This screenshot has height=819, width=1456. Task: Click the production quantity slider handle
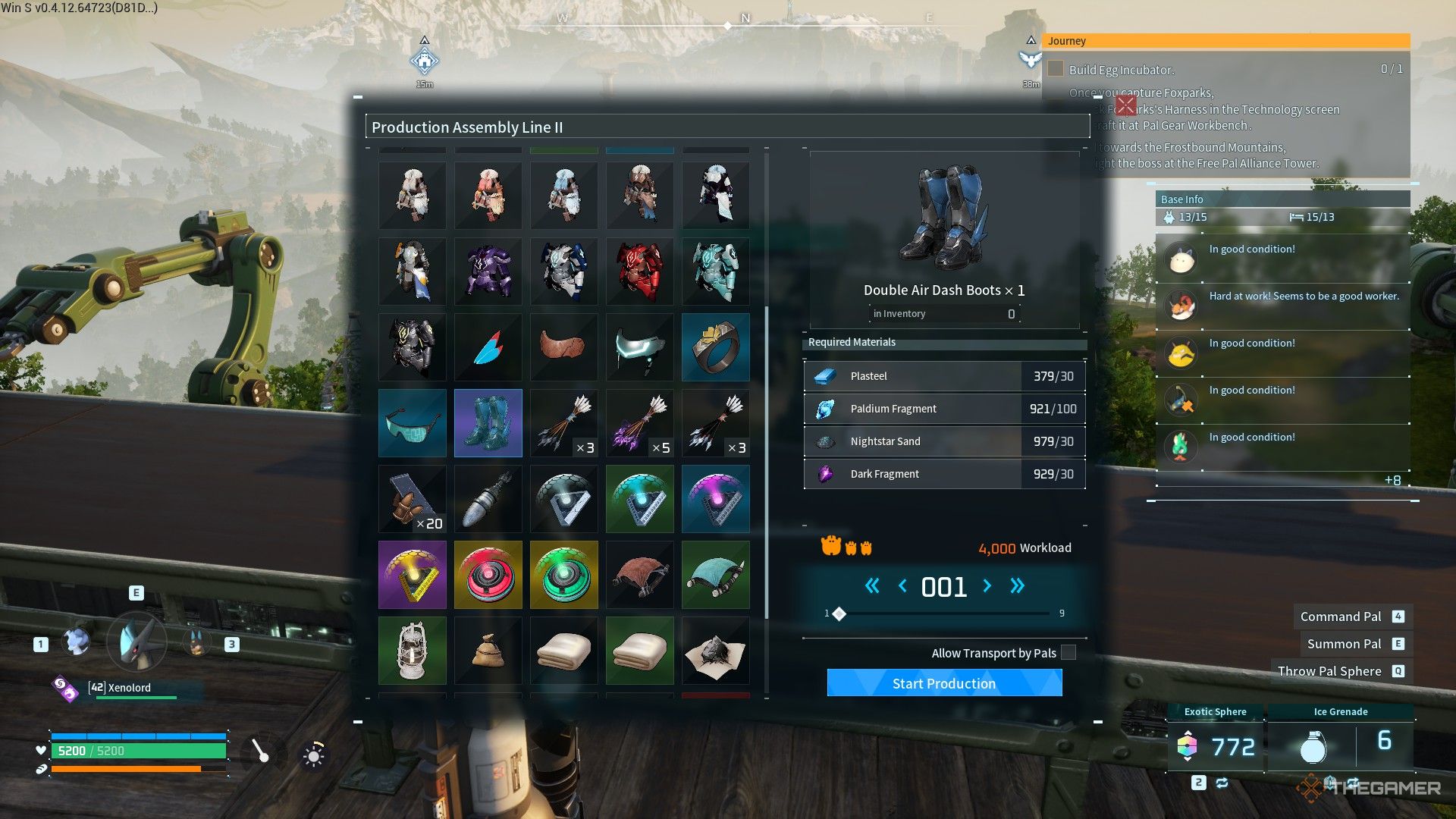click(839, 613)
